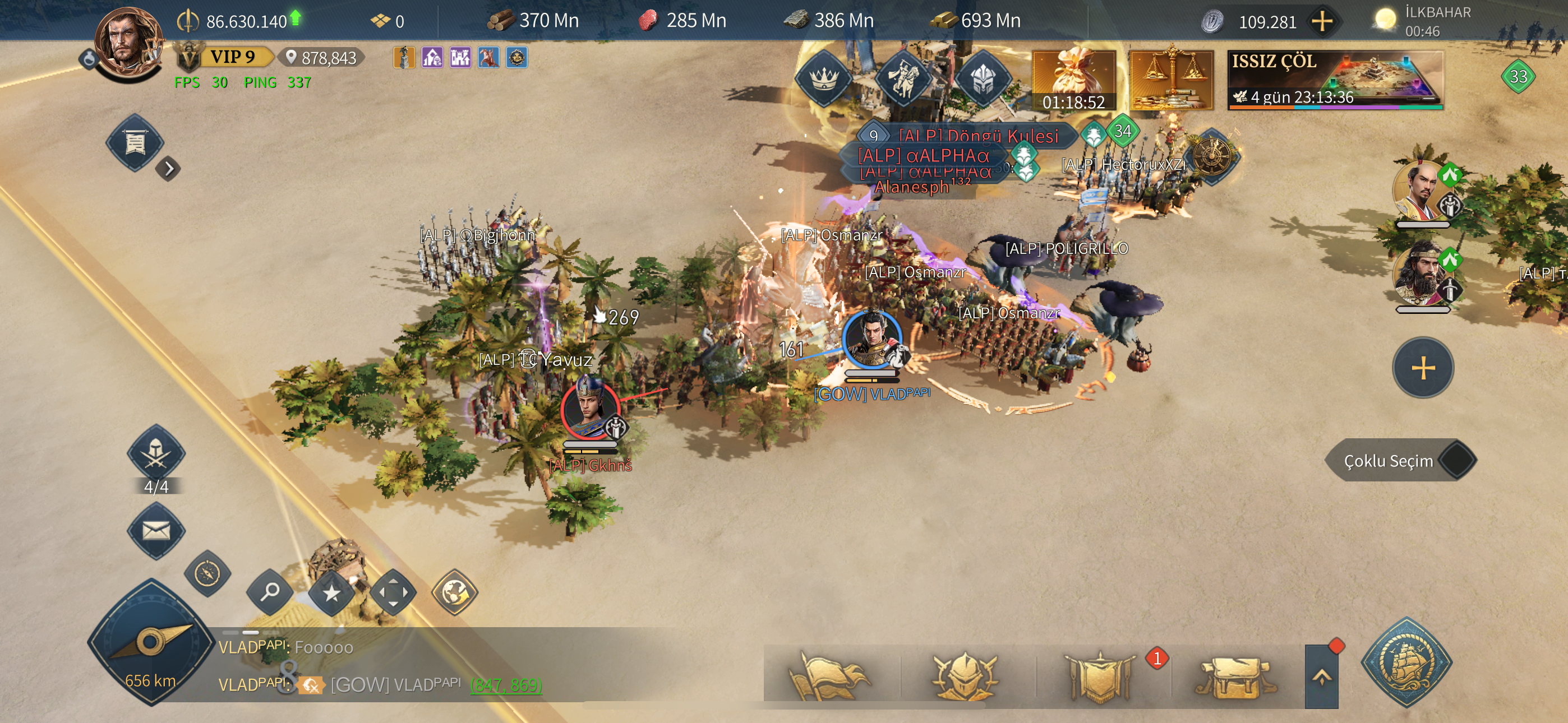Image resolution: width=1568 pixels, height=723 pixels.
Task: Add a new march with the plus button
Action: pos(1423,368)
